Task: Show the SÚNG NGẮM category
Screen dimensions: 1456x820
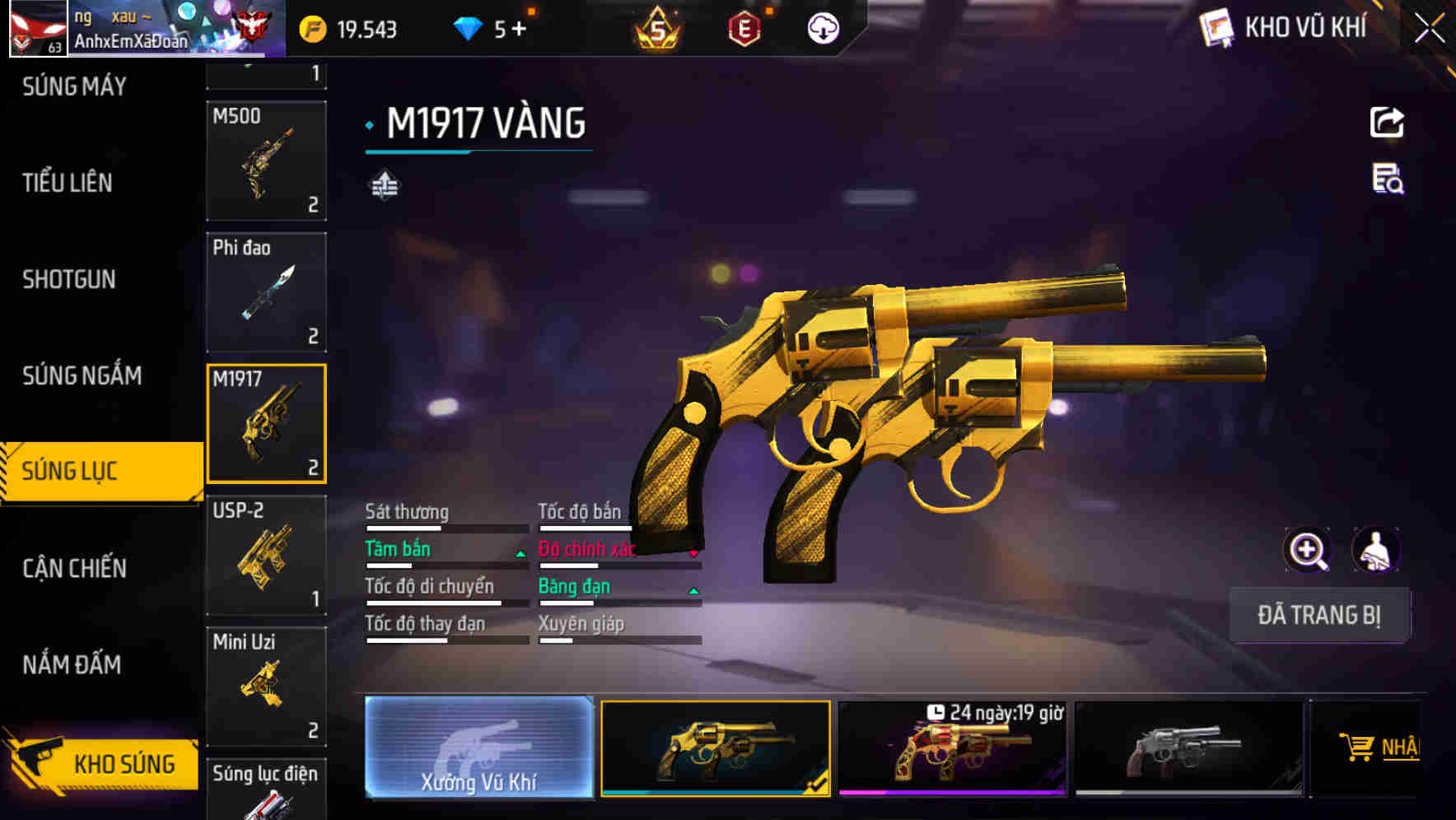Action: [x=82, y=376]
